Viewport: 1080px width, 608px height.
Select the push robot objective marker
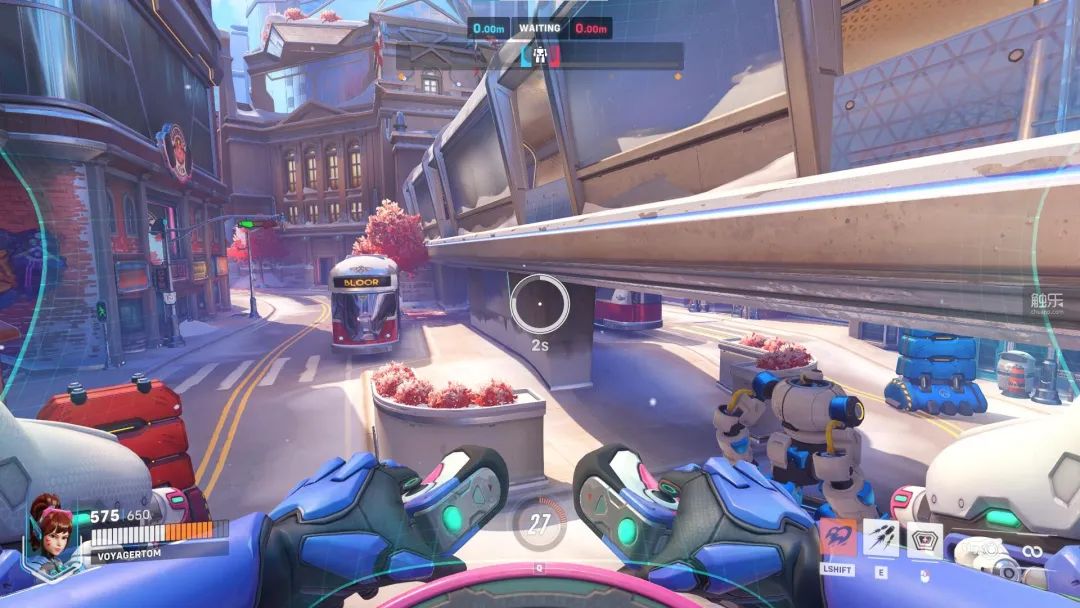[540, 56]
